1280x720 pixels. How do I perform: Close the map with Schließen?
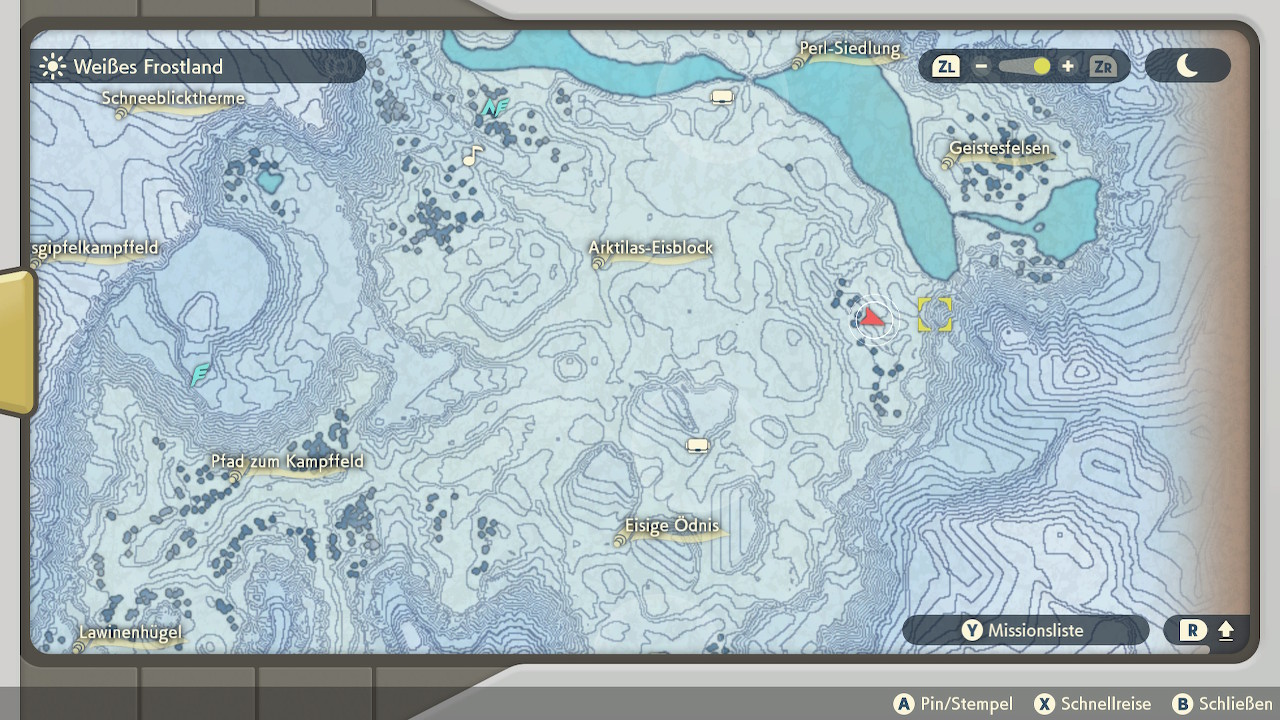click(1223, 704)
